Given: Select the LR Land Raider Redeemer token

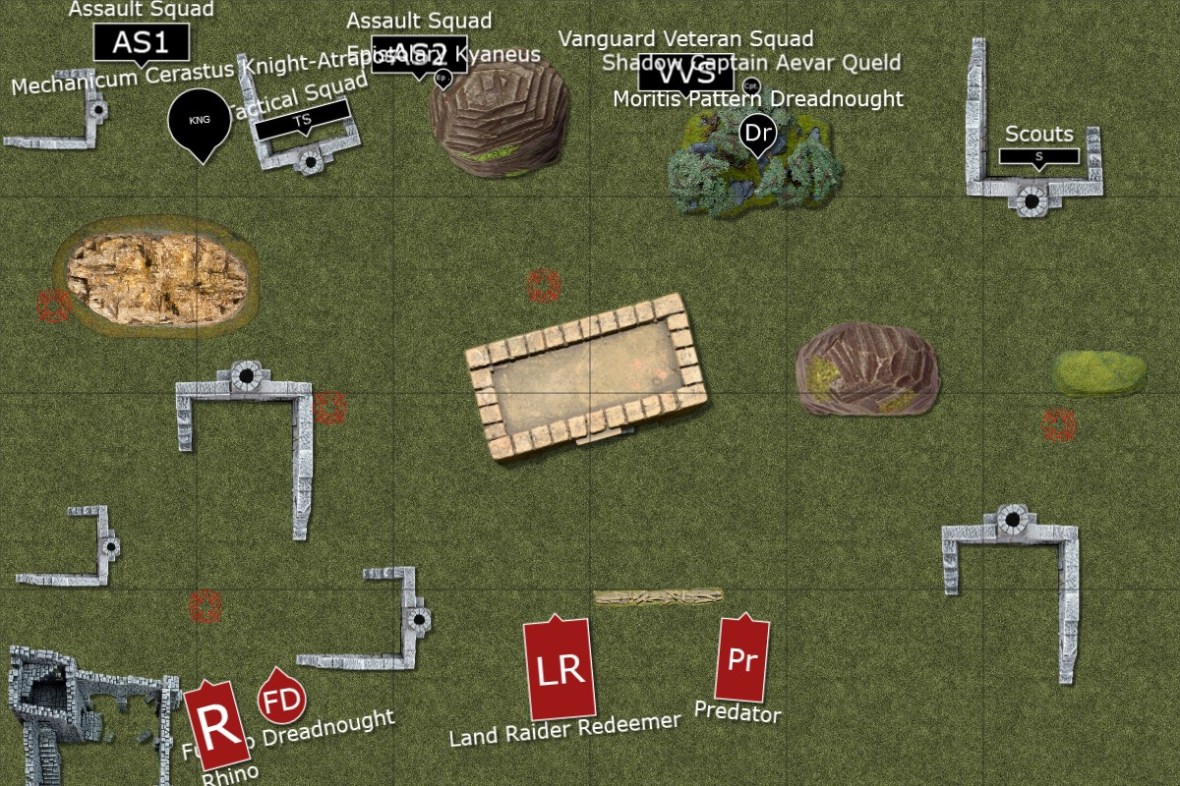Looking at the screenshot, I should [x=560, y=669].
